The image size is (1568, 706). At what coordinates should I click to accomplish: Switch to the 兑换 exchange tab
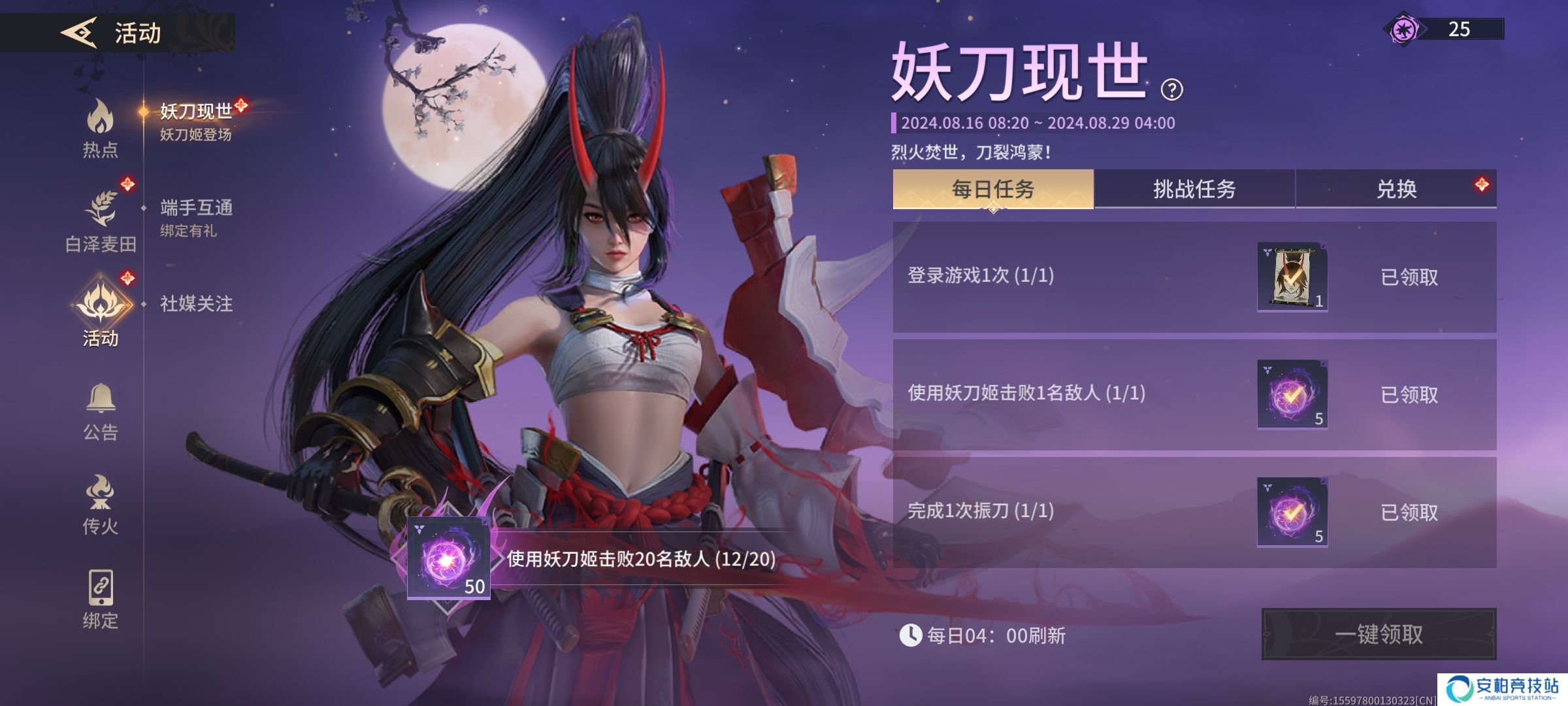(x=1396, y=189)
